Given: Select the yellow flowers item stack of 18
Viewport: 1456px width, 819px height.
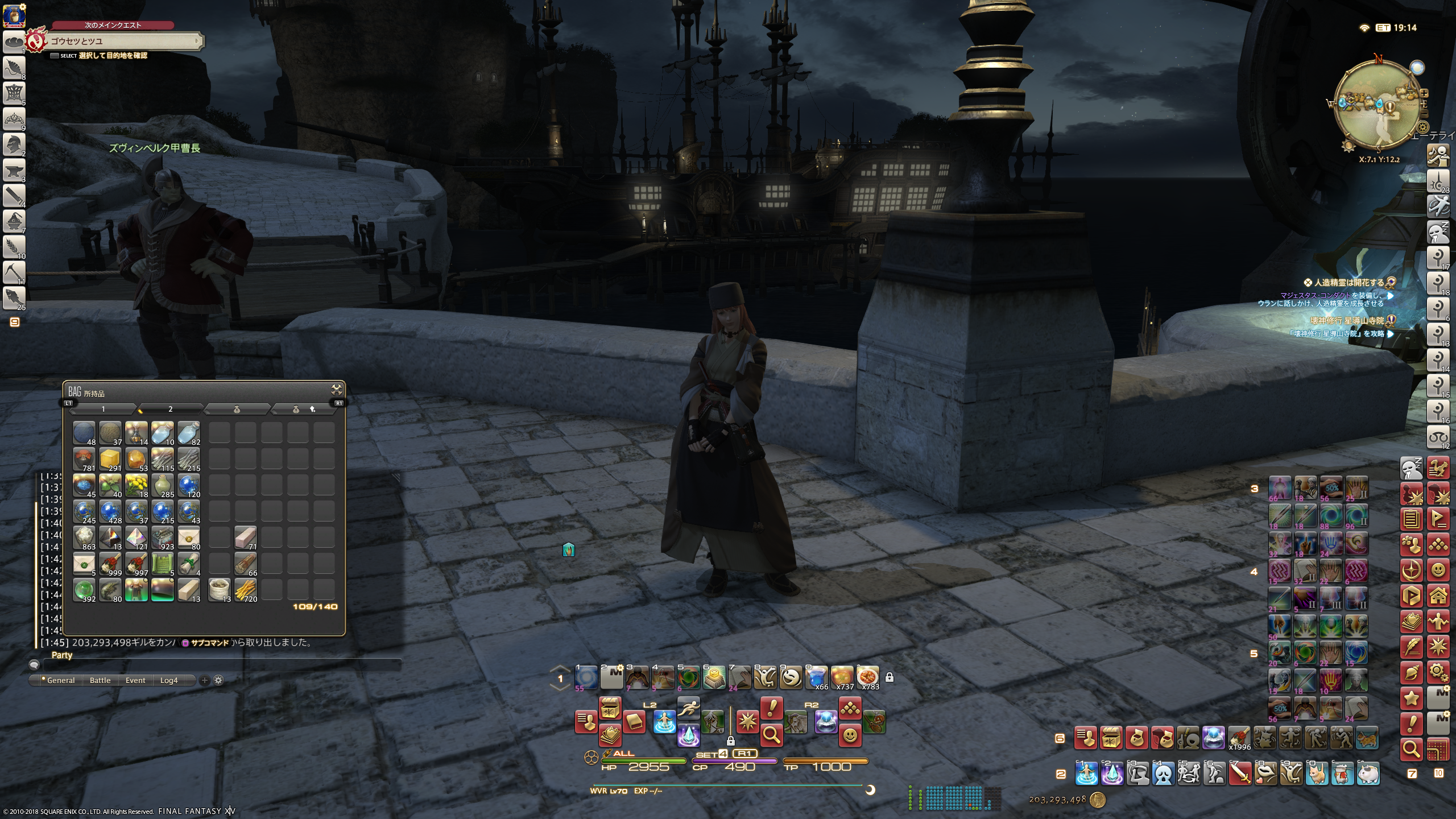Looking at the screenshot, I should click(x=136, y=485).
